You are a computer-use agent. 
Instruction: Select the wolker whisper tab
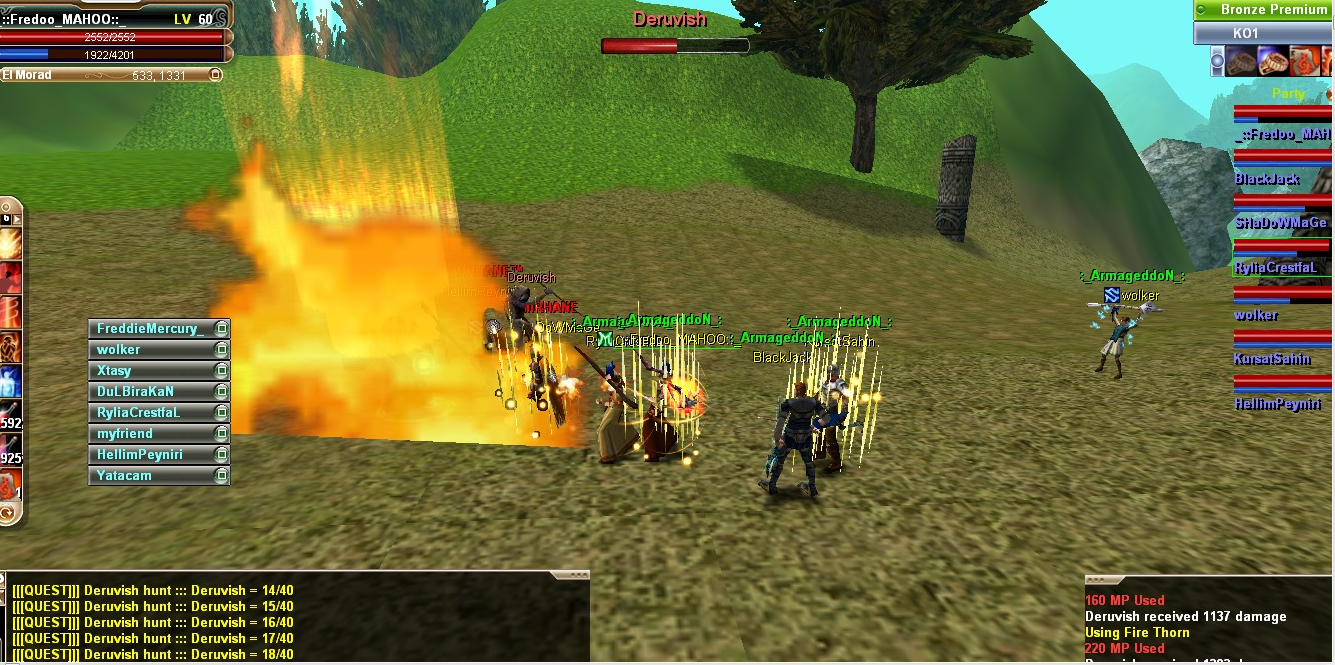click(x=150, y=350)
